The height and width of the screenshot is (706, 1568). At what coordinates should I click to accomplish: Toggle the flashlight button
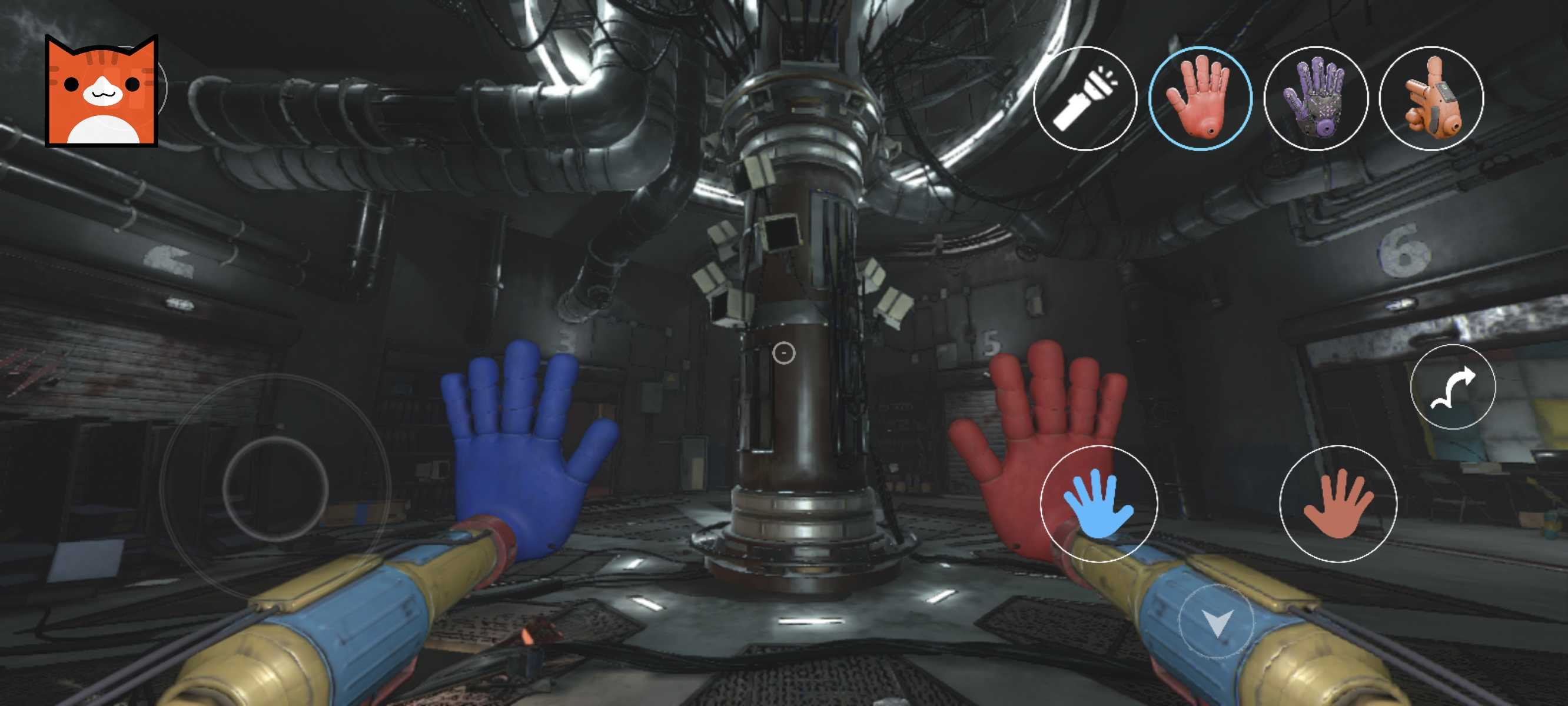pos(1085,99)
